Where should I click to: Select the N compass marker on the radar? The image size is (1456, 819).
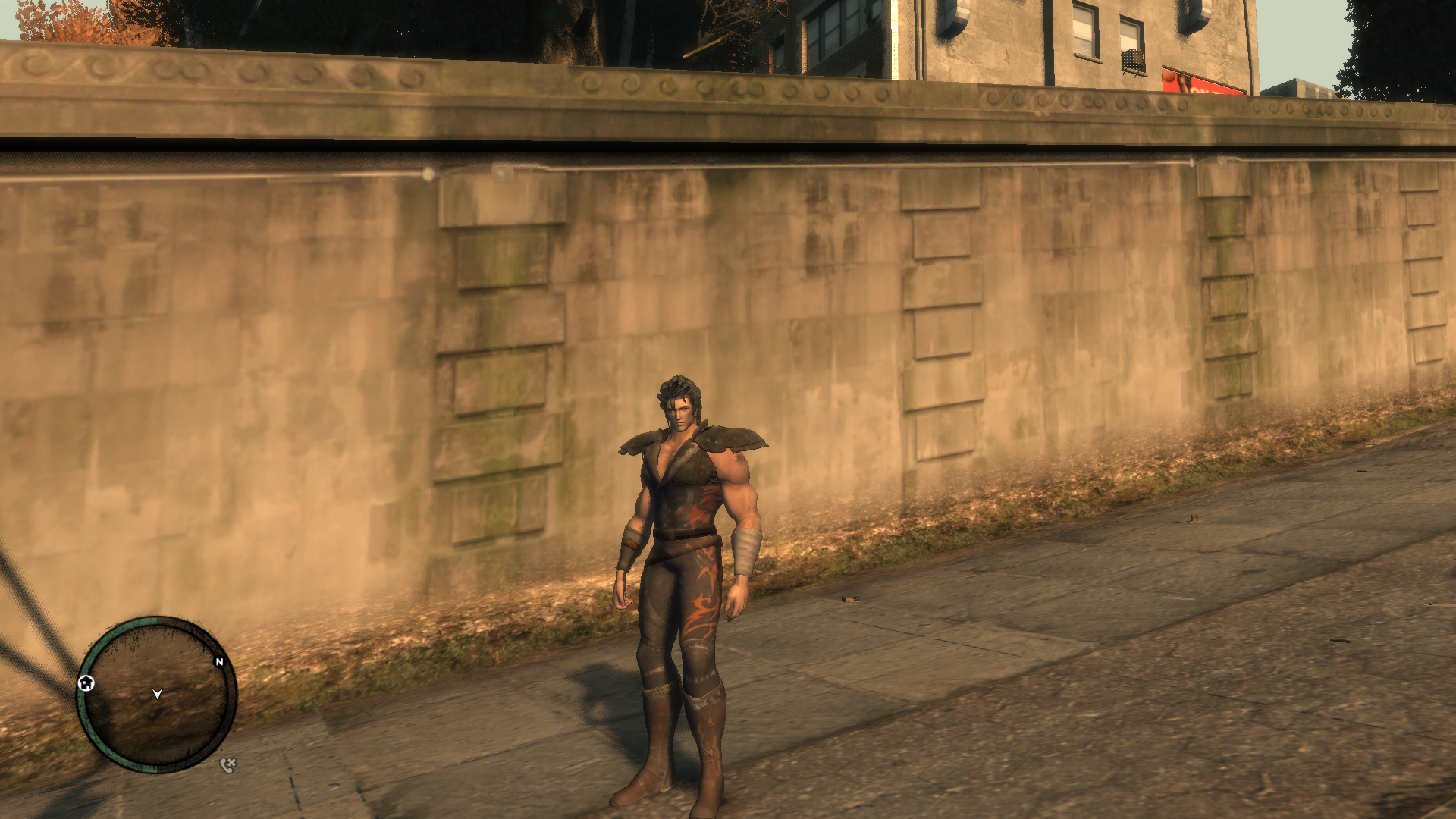(219, 661)
